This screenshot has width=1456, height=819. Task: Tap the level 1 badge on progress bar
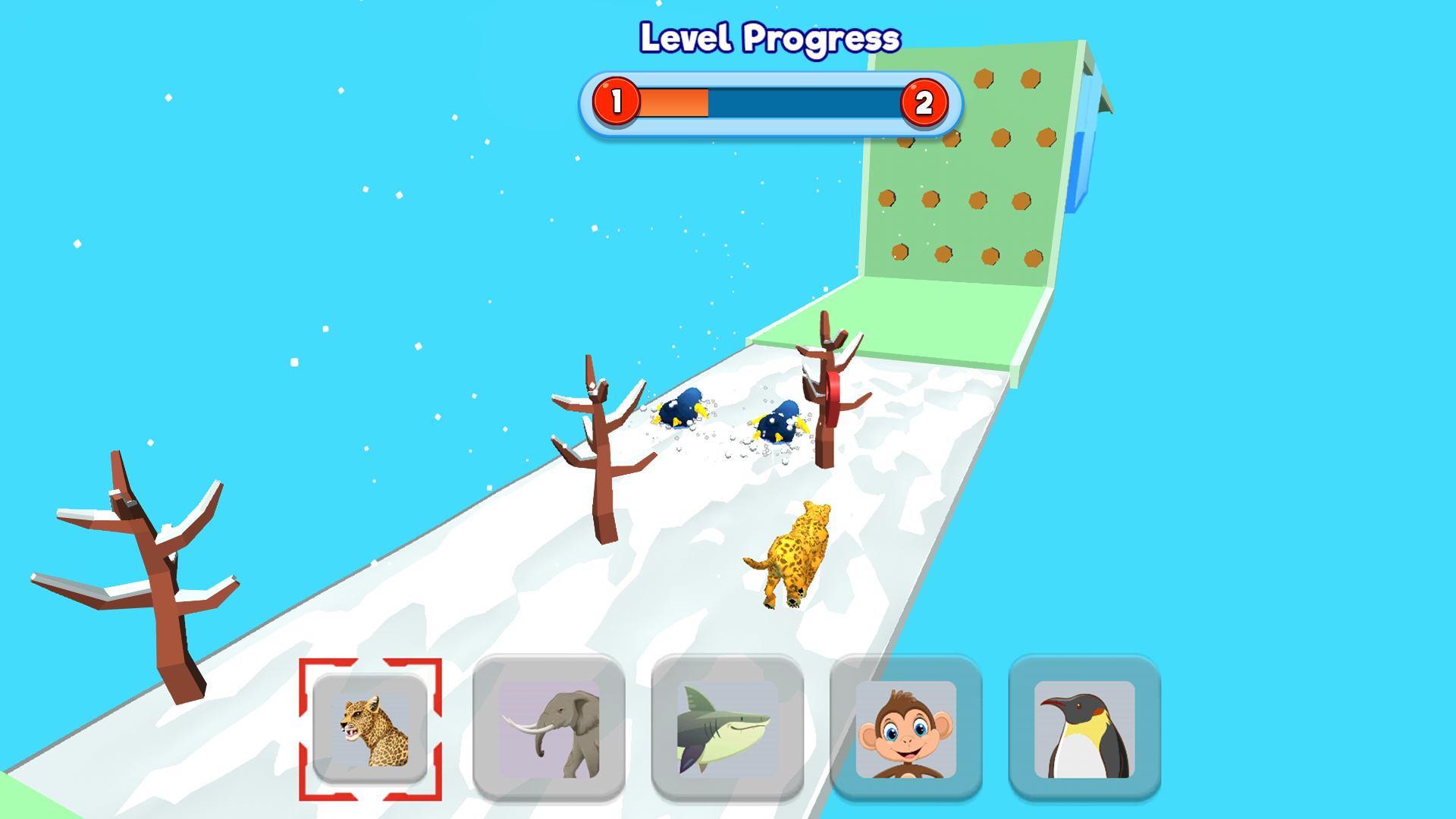(x=618, y=102)
